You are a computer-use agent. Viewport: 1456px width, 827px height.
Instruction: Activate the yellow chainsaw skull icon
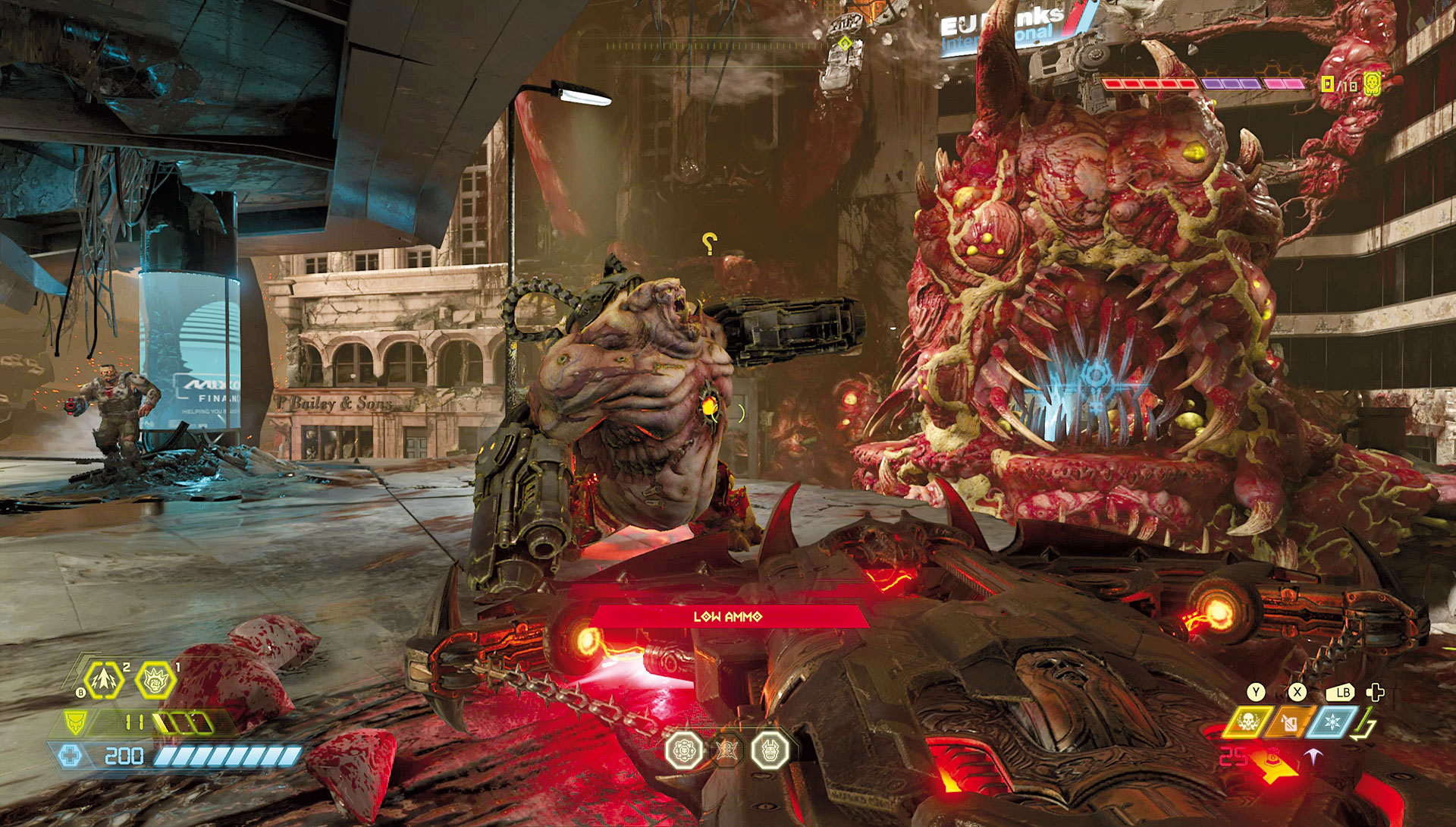point(1247,722)
